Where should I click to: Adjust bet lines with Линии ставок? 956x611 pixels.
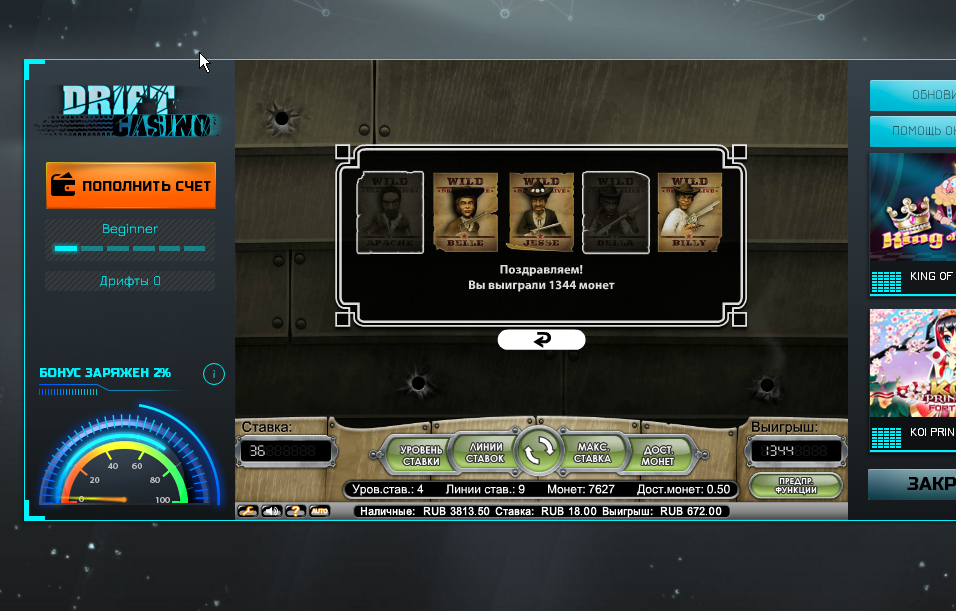tap(486, 453)
